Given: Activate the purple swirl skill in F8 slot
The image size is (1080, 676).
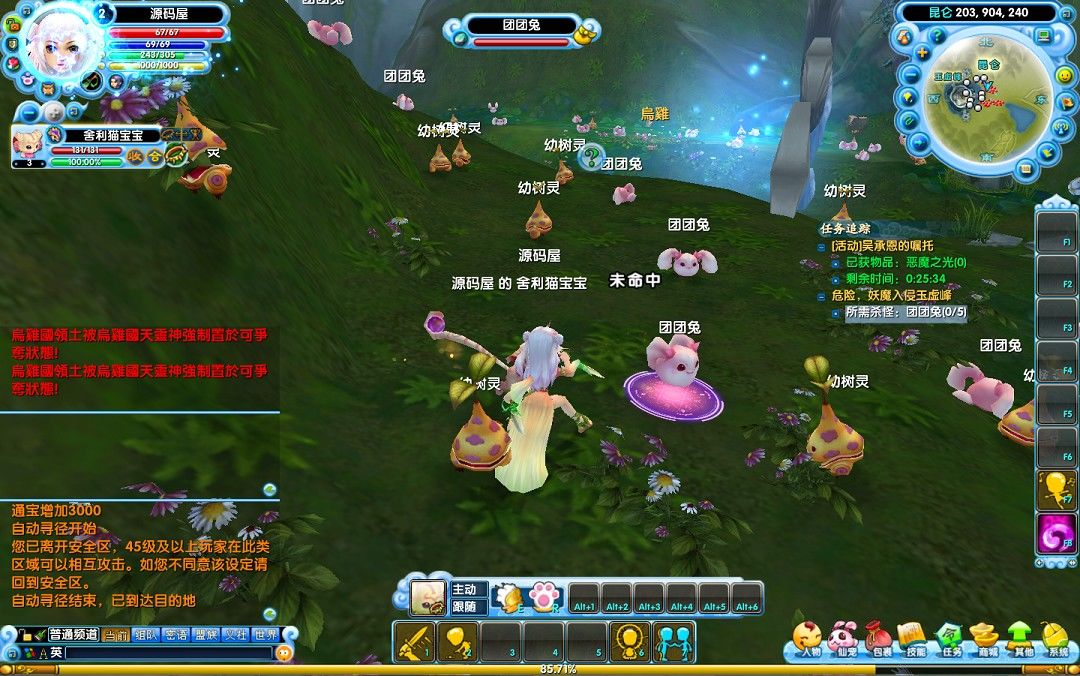Looking at the screenshot, I should (x=1055, y=534).
